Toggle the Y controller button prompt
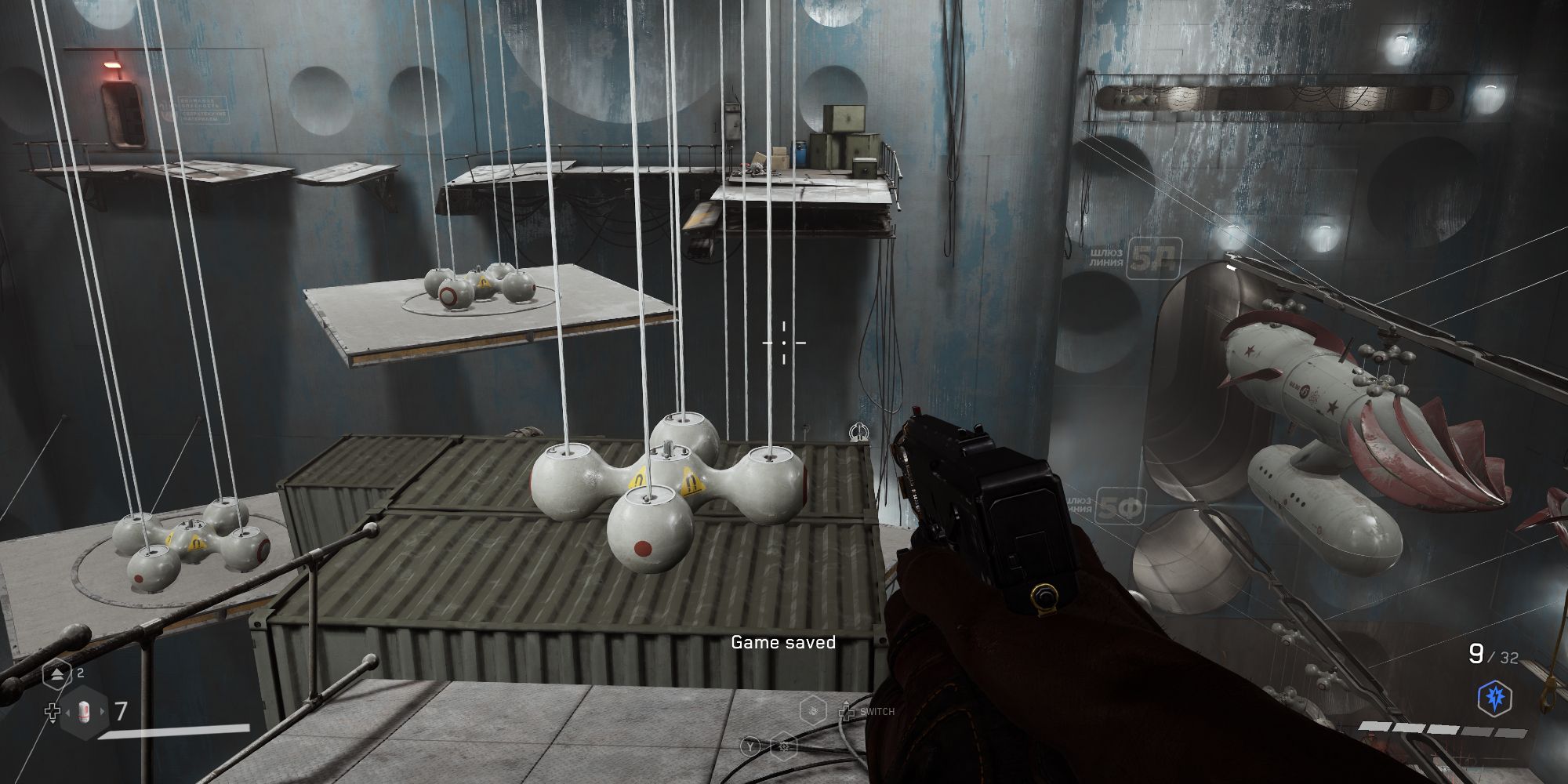Image resolution: width=1568 pixels, height=784 pixels. tap(750, 747)
